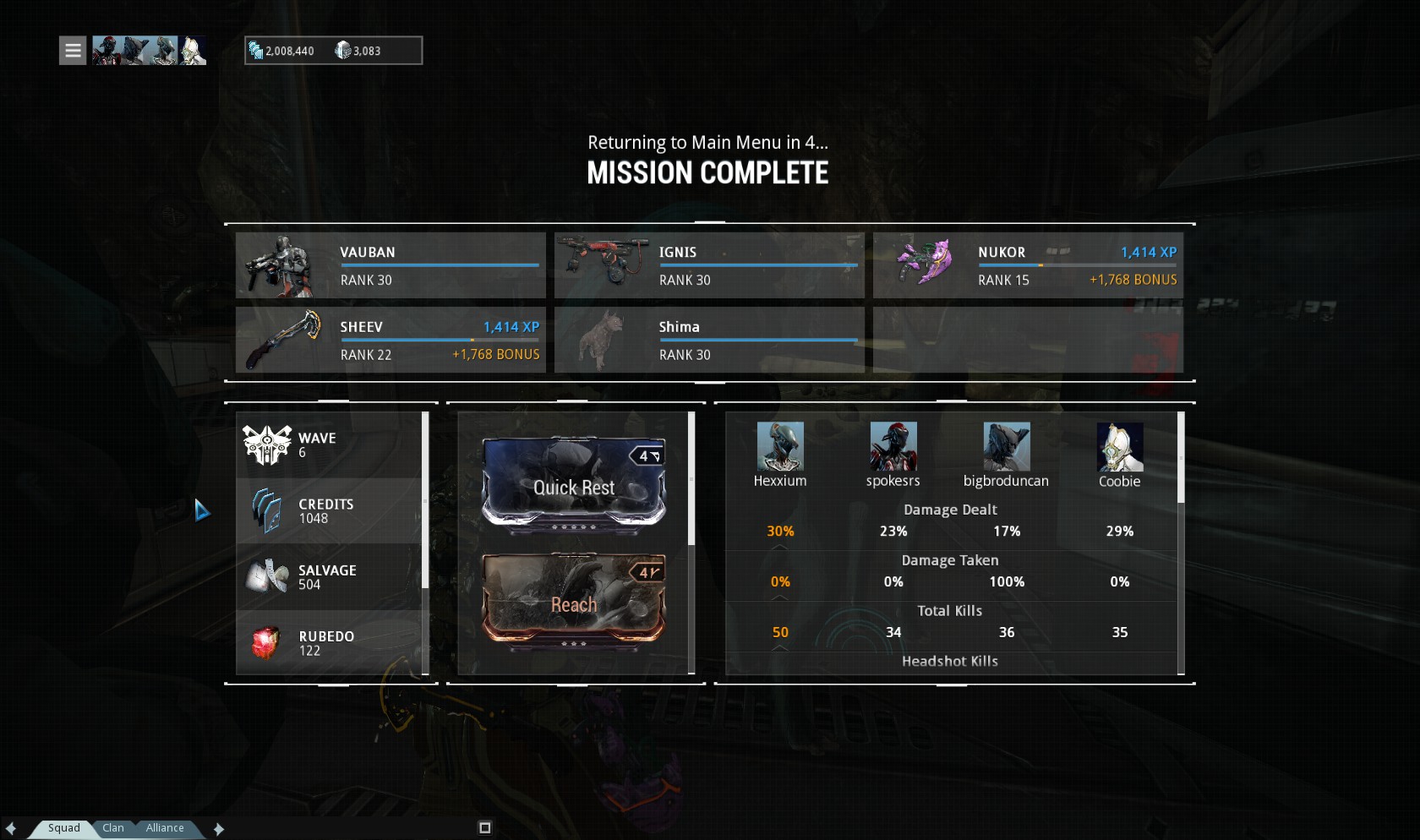Open the hamburger main menu

tap(73, 51)
